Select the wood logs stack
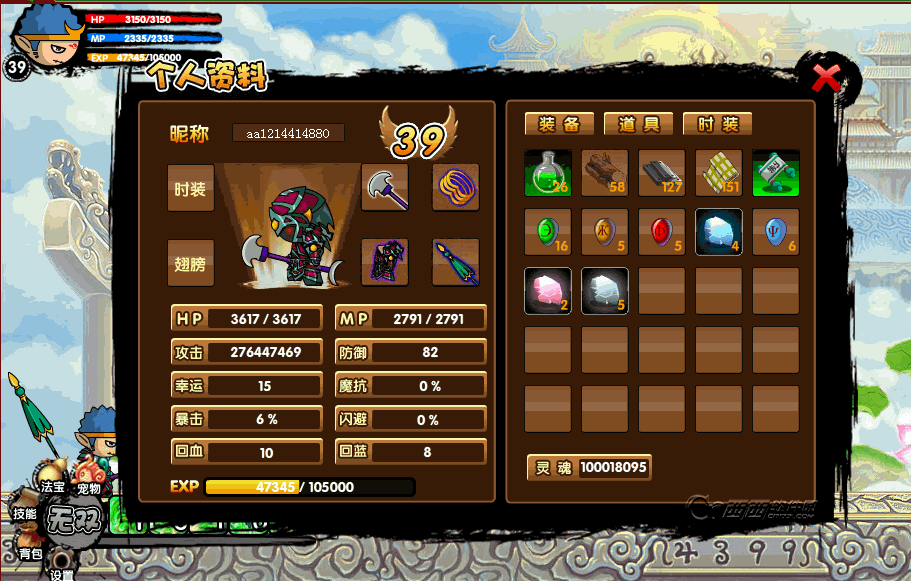The height and width of the screenshot is (581, 911). click(605, 173)
